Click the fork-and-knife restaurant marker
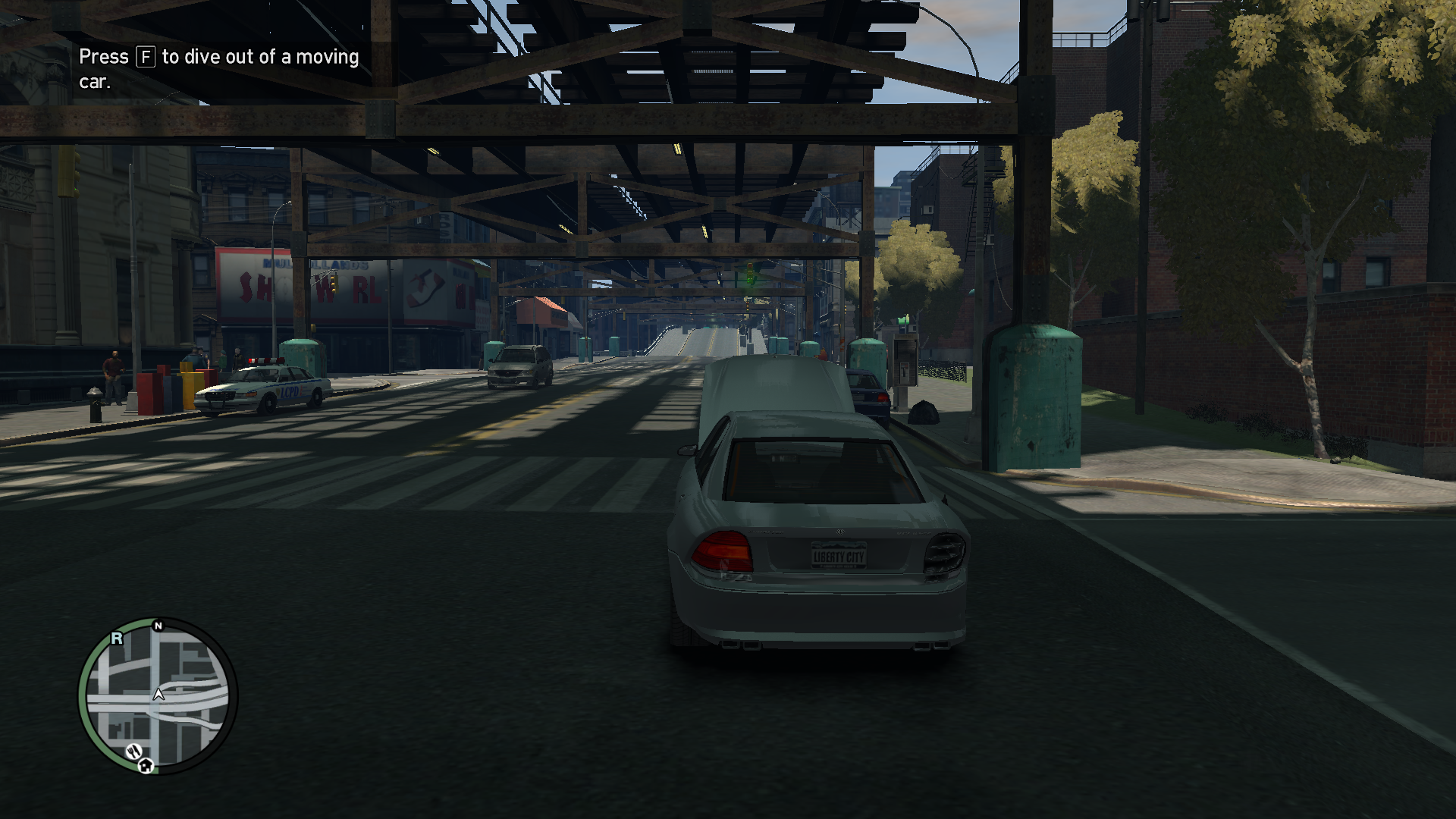 point(133,752)
